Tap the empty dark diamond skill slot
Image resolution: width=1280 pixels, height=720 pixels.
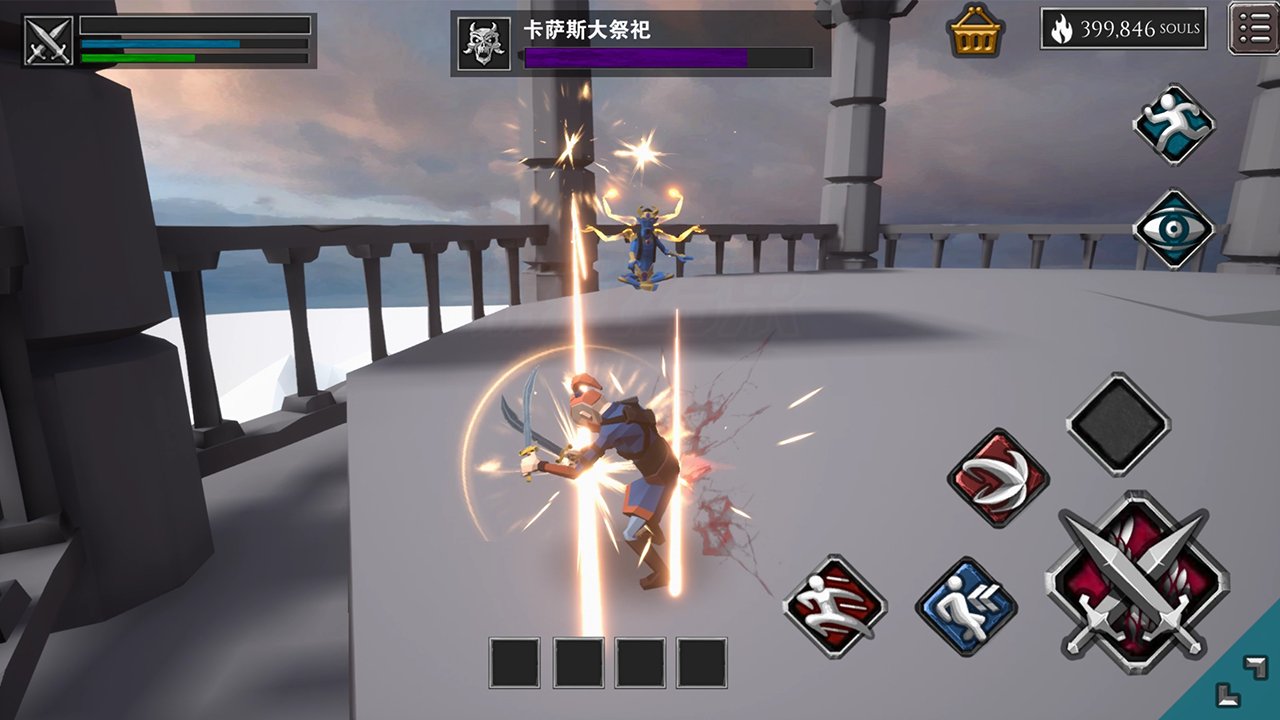(x=1118, y=424)
